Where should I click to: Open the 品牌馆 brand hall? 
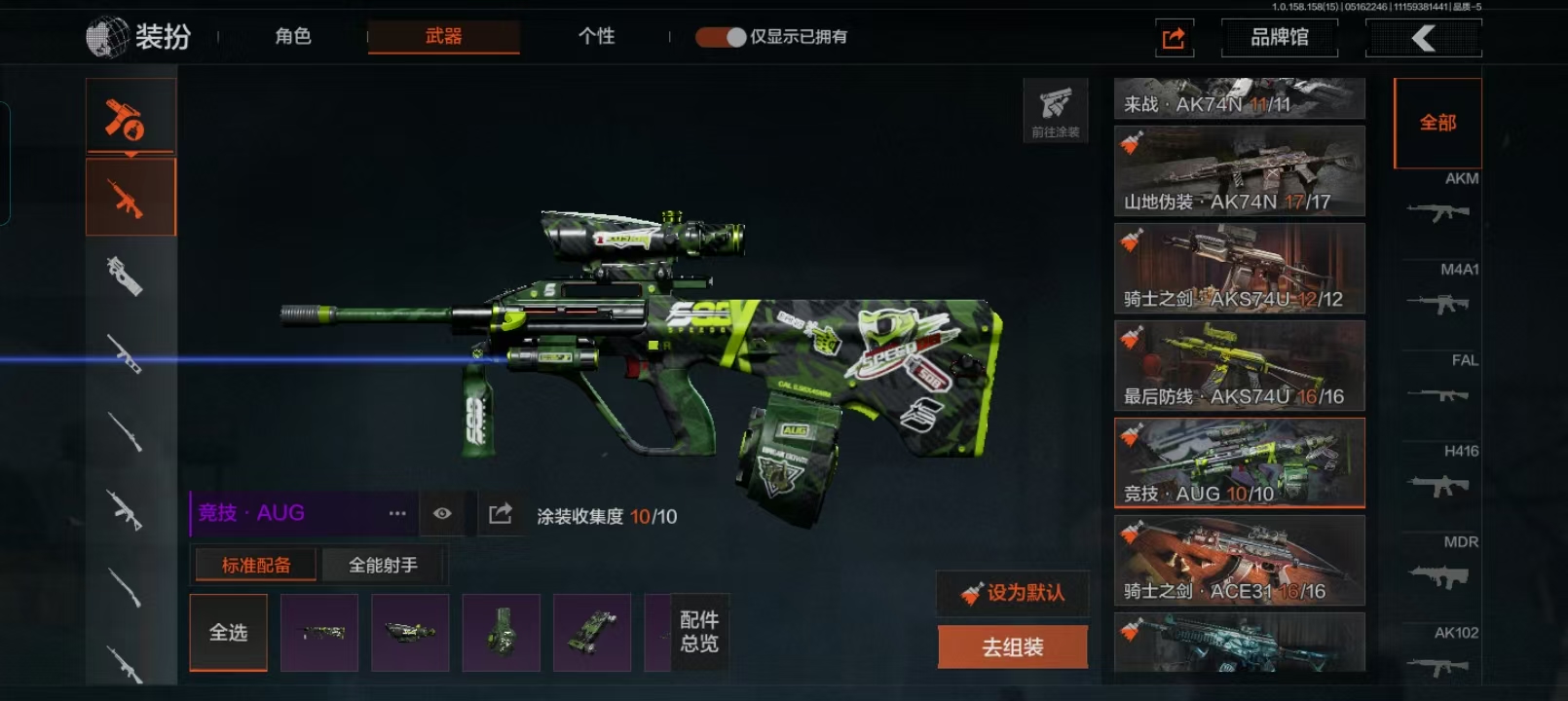1279,38
